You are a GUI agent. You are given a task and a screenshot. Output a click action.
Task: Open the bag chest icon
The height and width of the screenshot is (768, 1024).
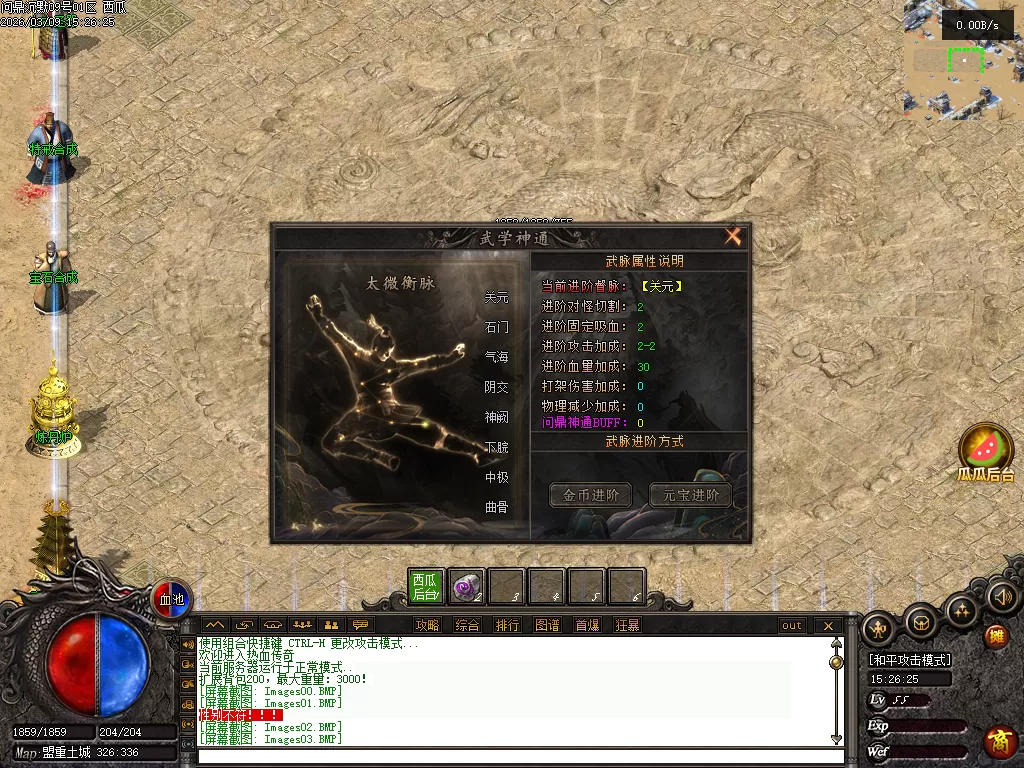click(x=921, y=623)
